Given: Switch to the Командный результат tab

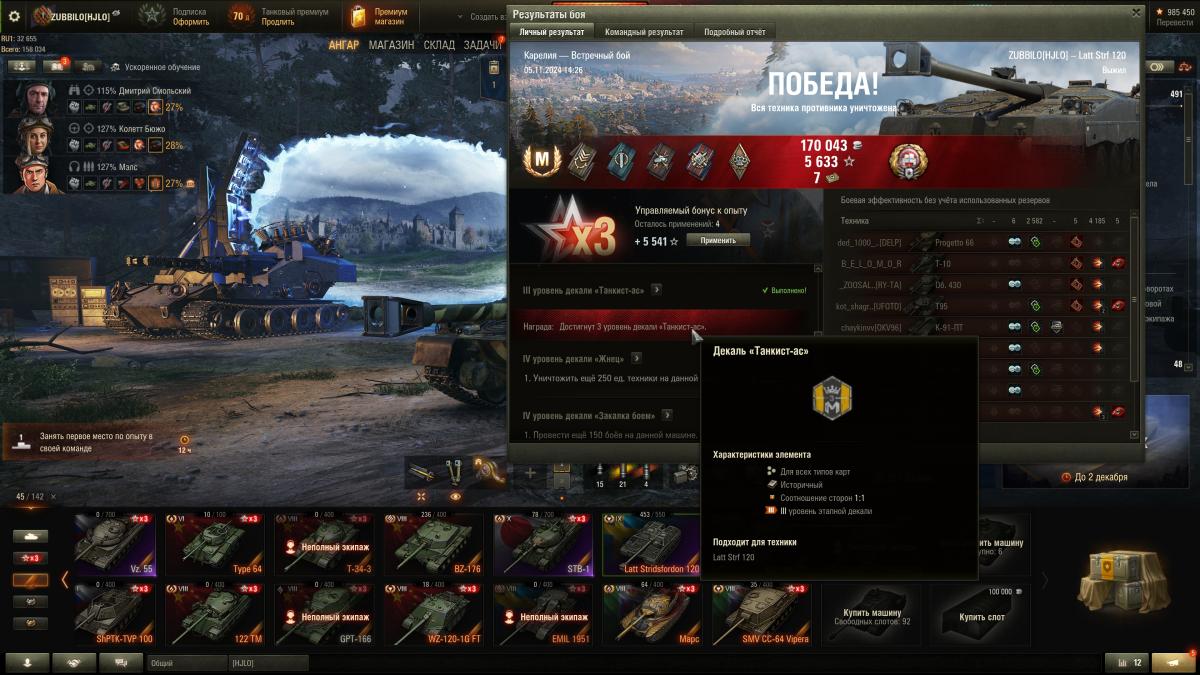Looking at the screenshot, I should [x=644, y=32].
